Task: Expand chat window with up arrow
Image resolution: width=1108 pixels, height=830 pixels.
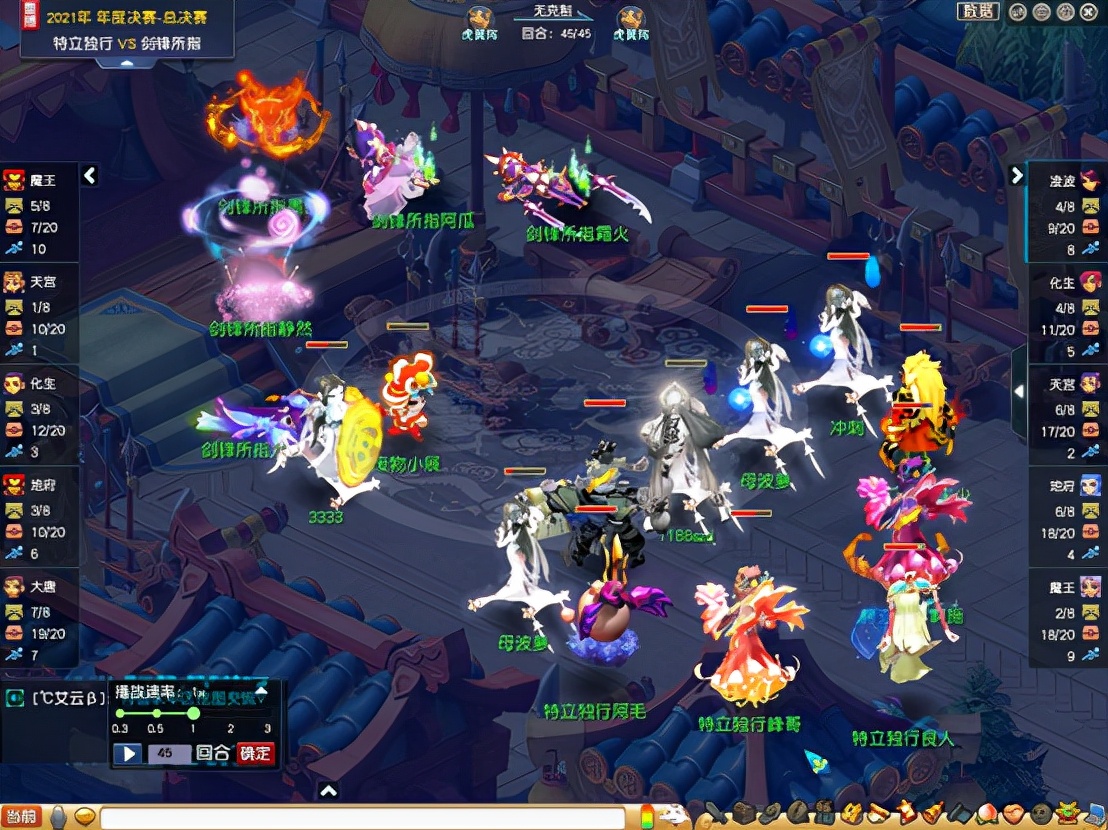Action: 328,791
